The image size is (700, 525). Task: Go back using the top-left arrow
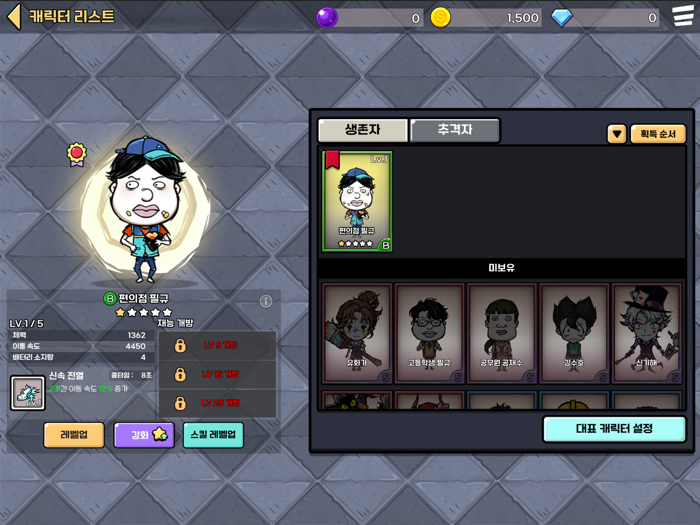14,17
